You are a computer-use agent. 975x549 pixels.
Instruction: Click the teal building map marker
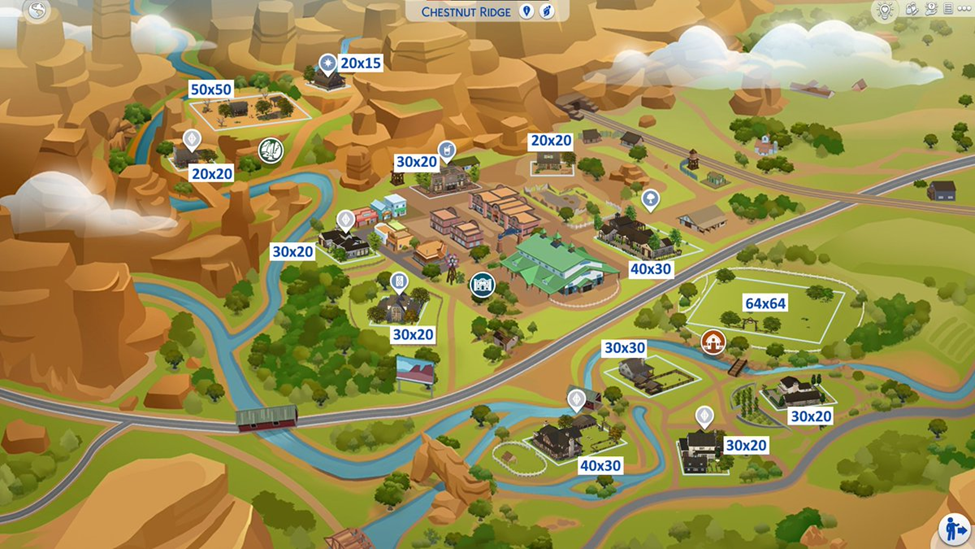point(482,285)
